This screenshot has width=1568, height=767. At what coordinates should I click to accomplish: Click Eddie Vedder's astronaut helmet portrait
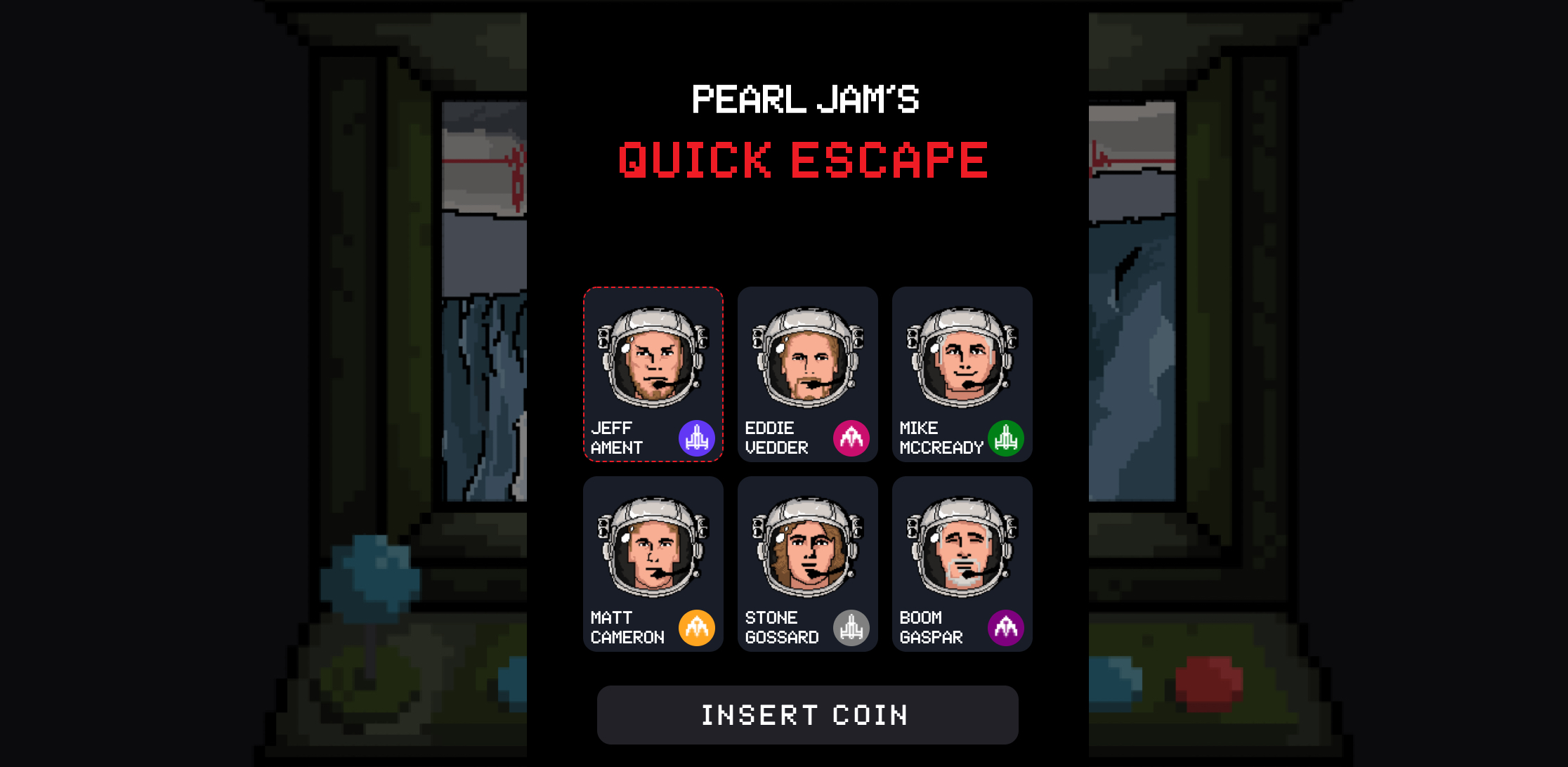[x=807, y=358]
